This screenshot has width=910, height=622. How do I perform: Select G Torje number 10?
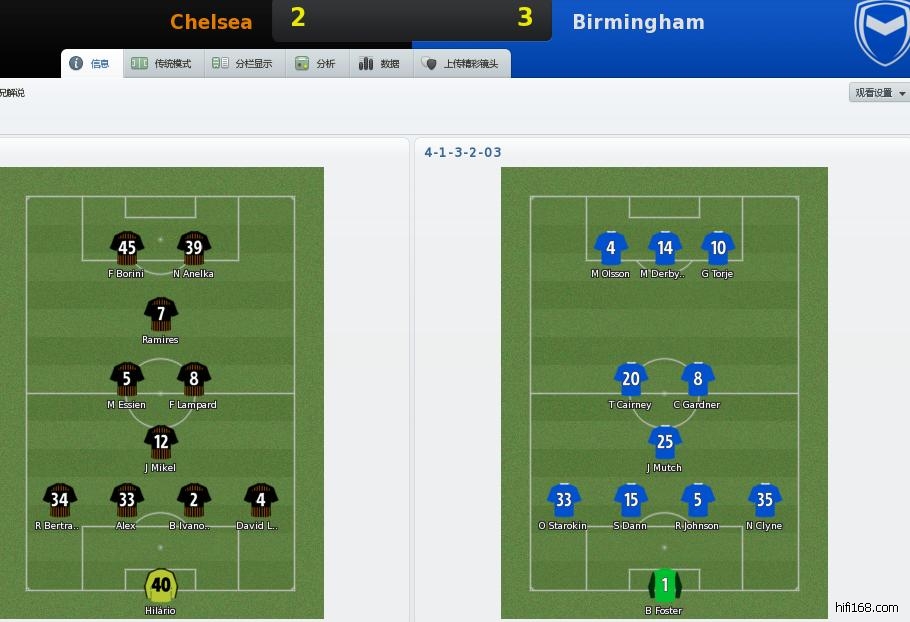pyautogui.click(x=717, y=248)
